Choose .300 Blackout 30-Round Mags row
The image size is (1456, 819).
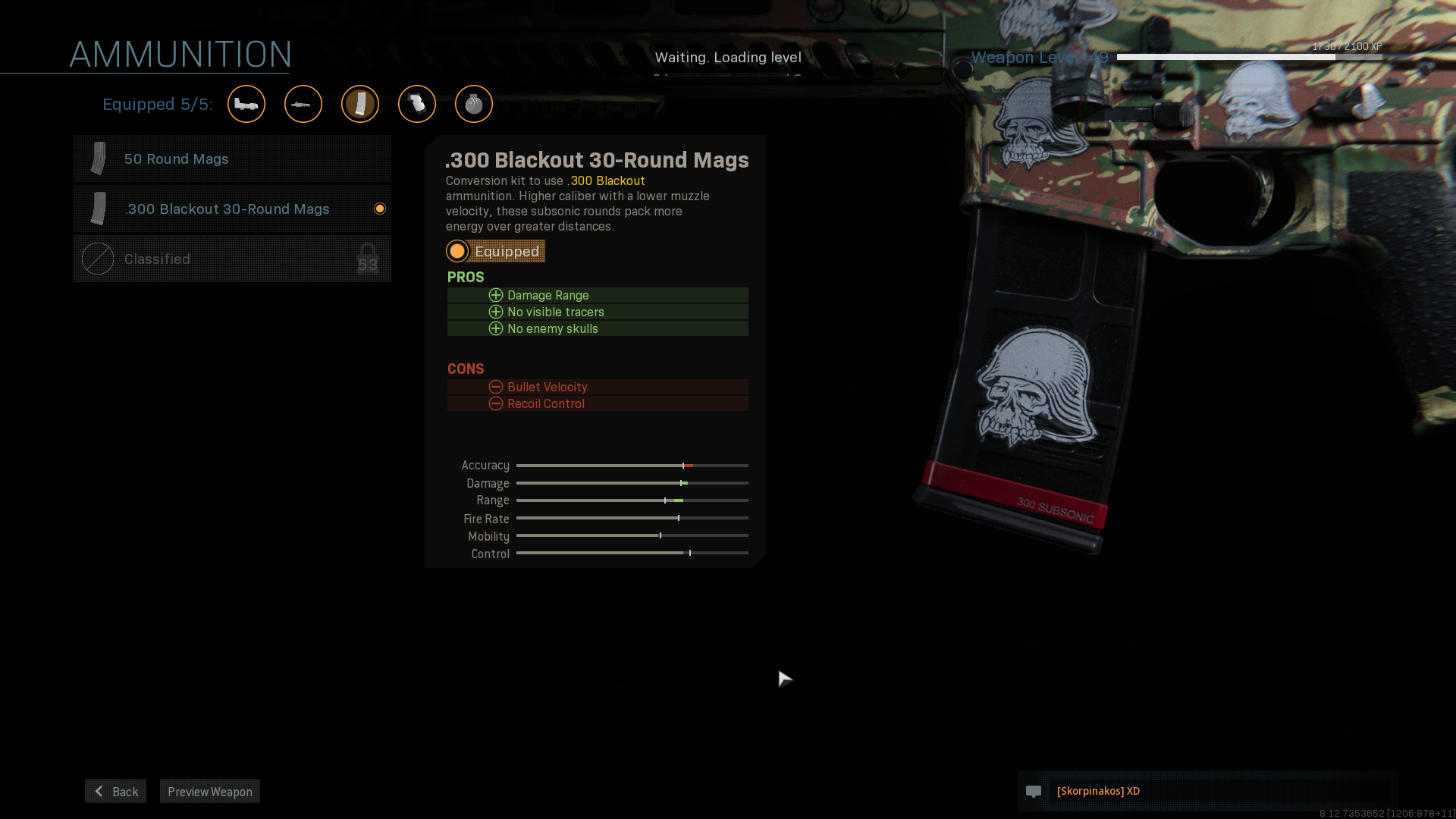[x=232, y=209]
